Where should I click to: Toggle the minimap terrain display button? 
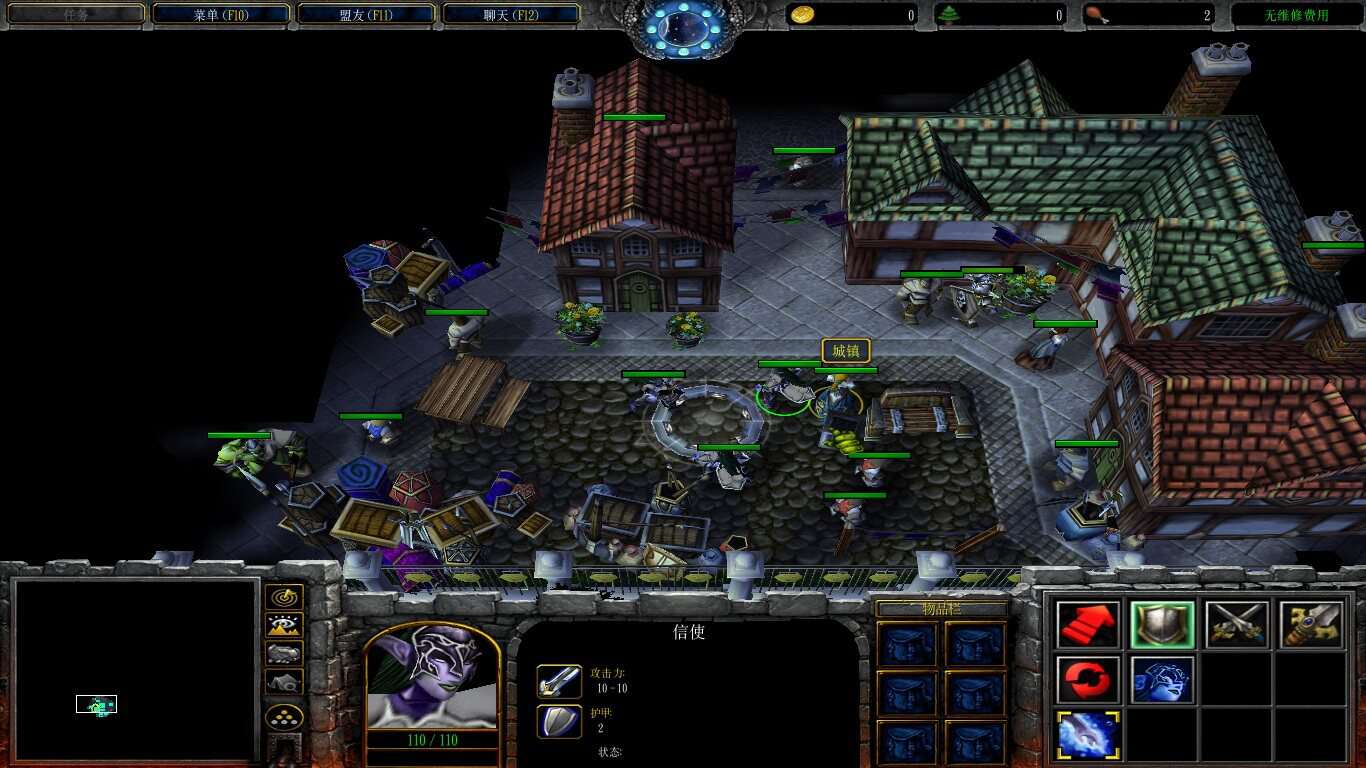[x=285, y=626]
